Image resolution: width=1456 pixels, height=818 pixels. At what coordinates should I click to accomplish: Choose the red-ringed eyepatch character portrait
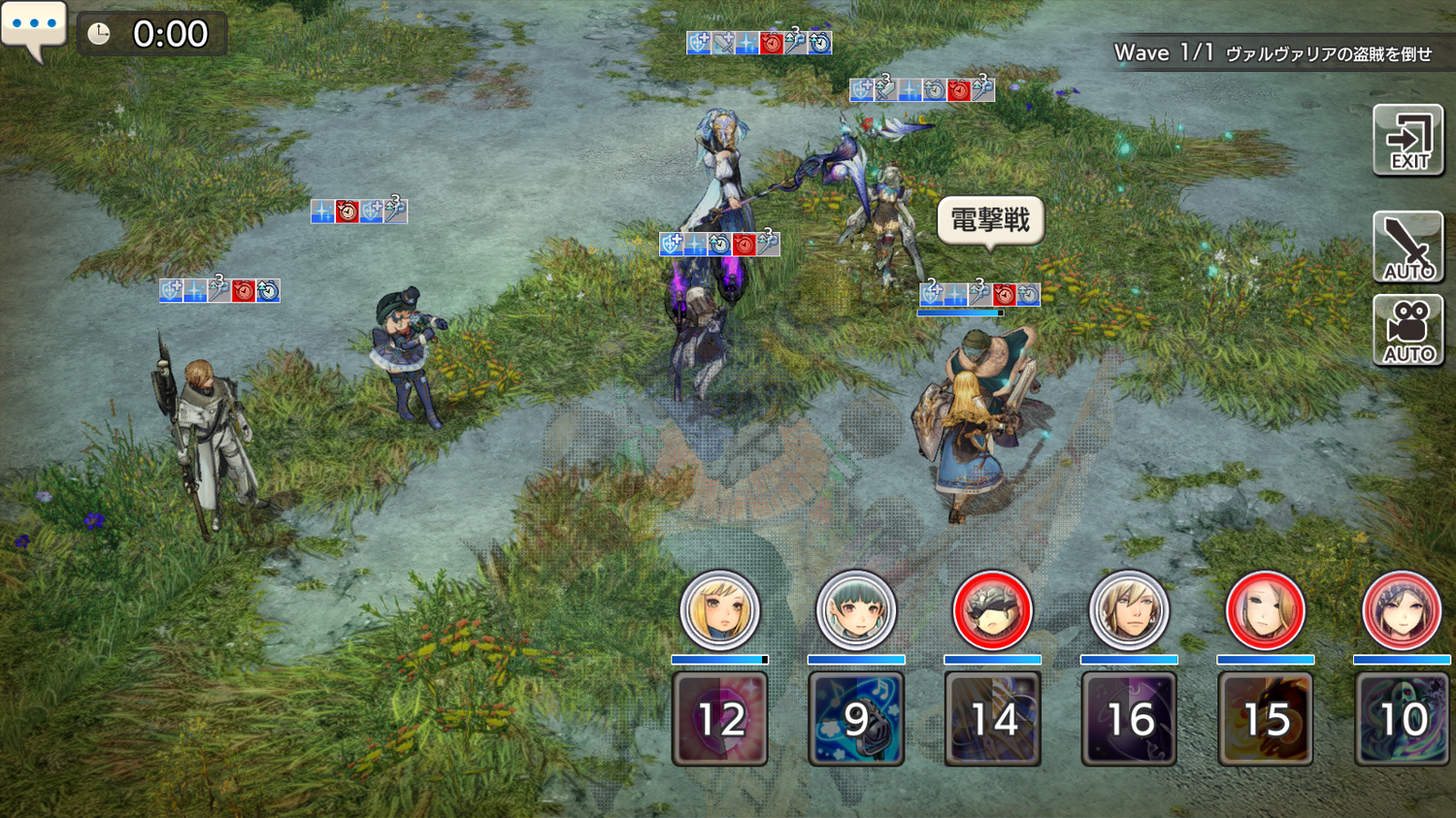[x=992, y=611]
